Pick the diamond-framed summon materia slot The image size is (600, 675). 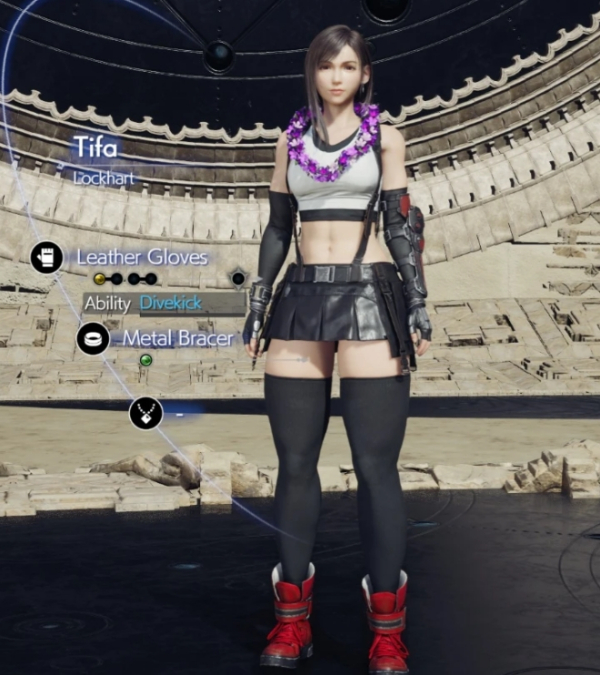pyautogui.click(x=238, y=278)
